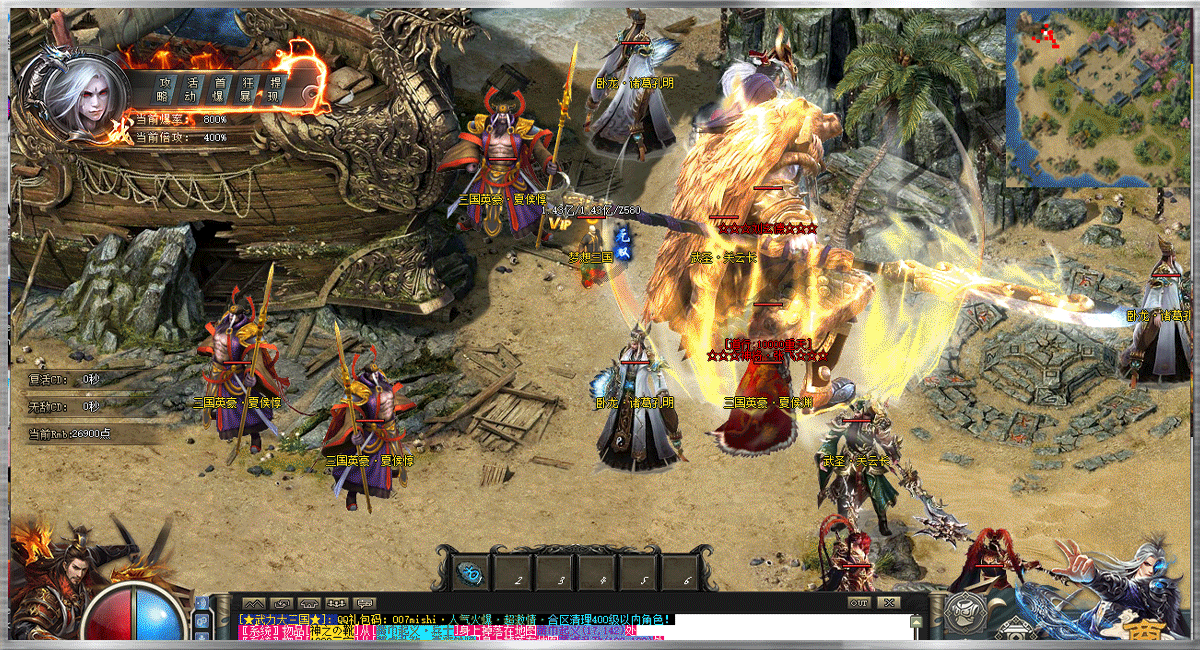Click the round stud at the end of the top button bar
The image size is (1200, 650).
click(310, 94)
